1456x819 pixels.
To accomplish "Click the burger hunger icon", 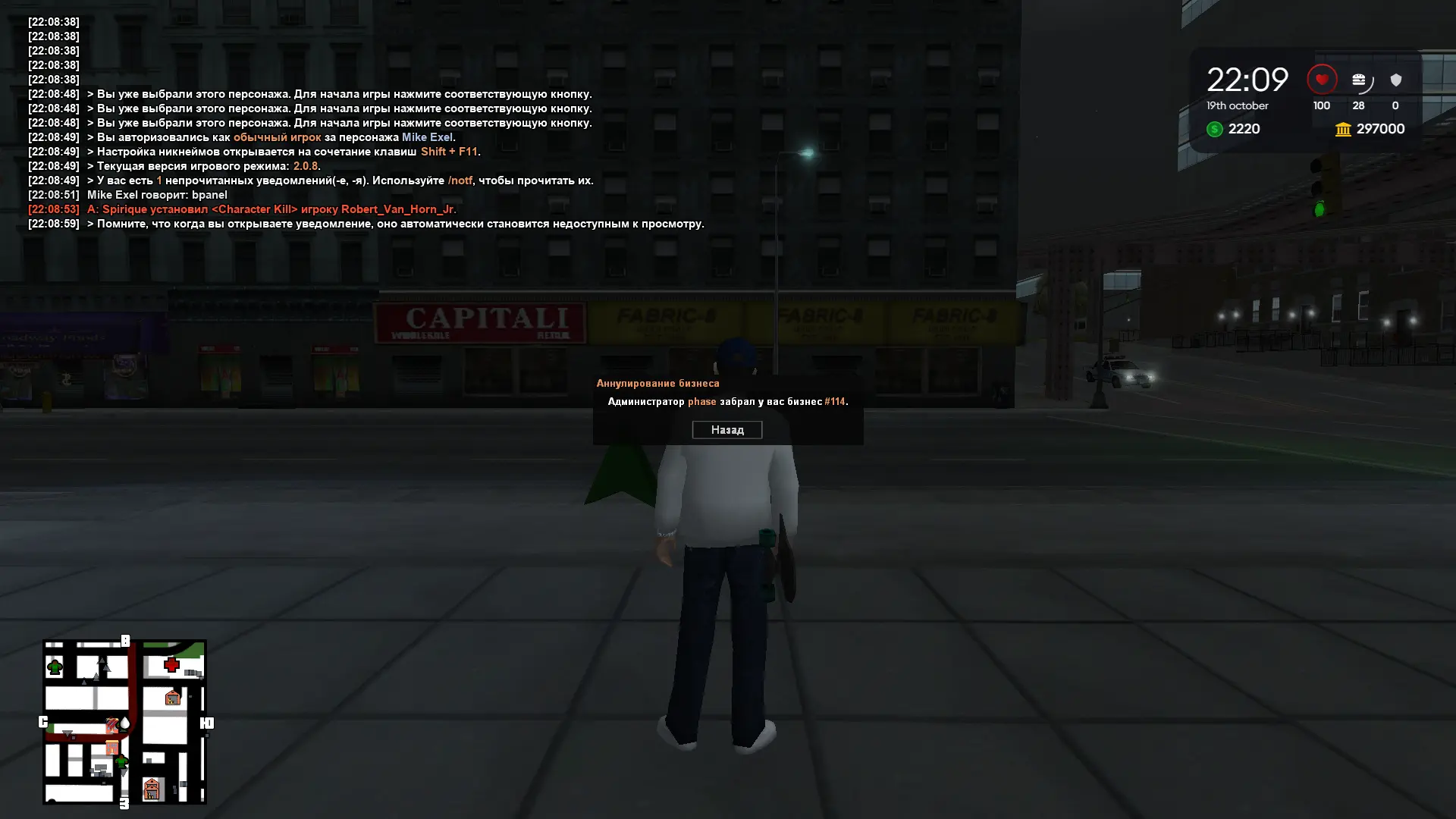I will click(1360, 80).
